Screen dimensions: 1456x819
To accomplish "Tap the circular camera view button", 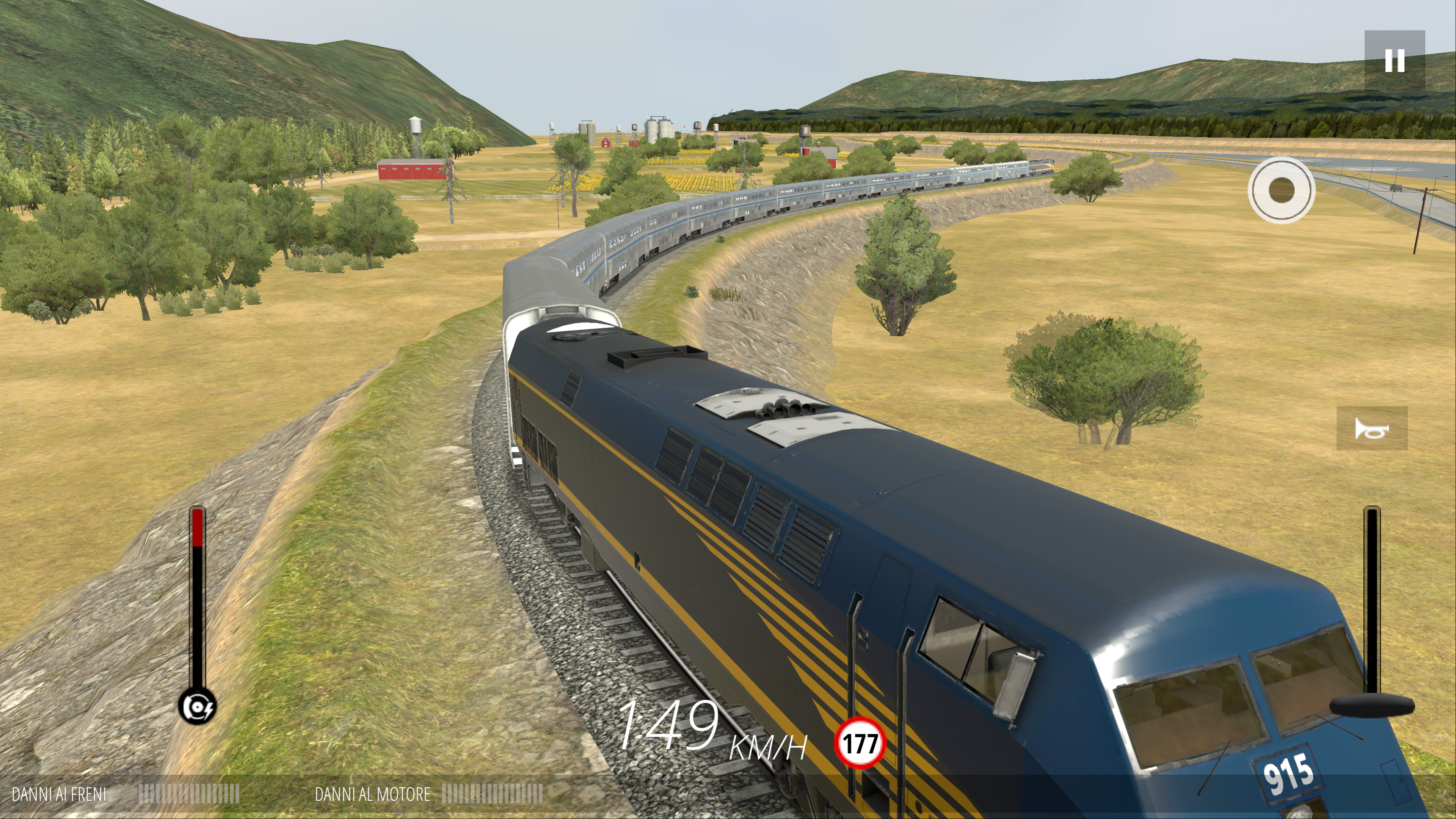I will [1281, 190].
